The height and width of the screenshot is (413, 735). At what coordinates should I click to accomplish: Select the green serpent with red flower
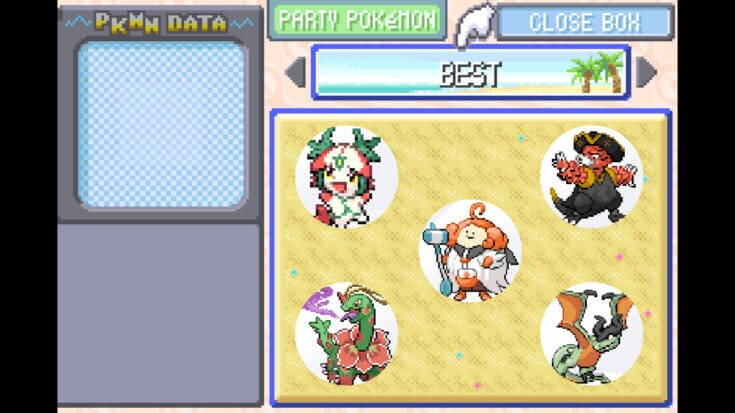(x=346, y=332)
